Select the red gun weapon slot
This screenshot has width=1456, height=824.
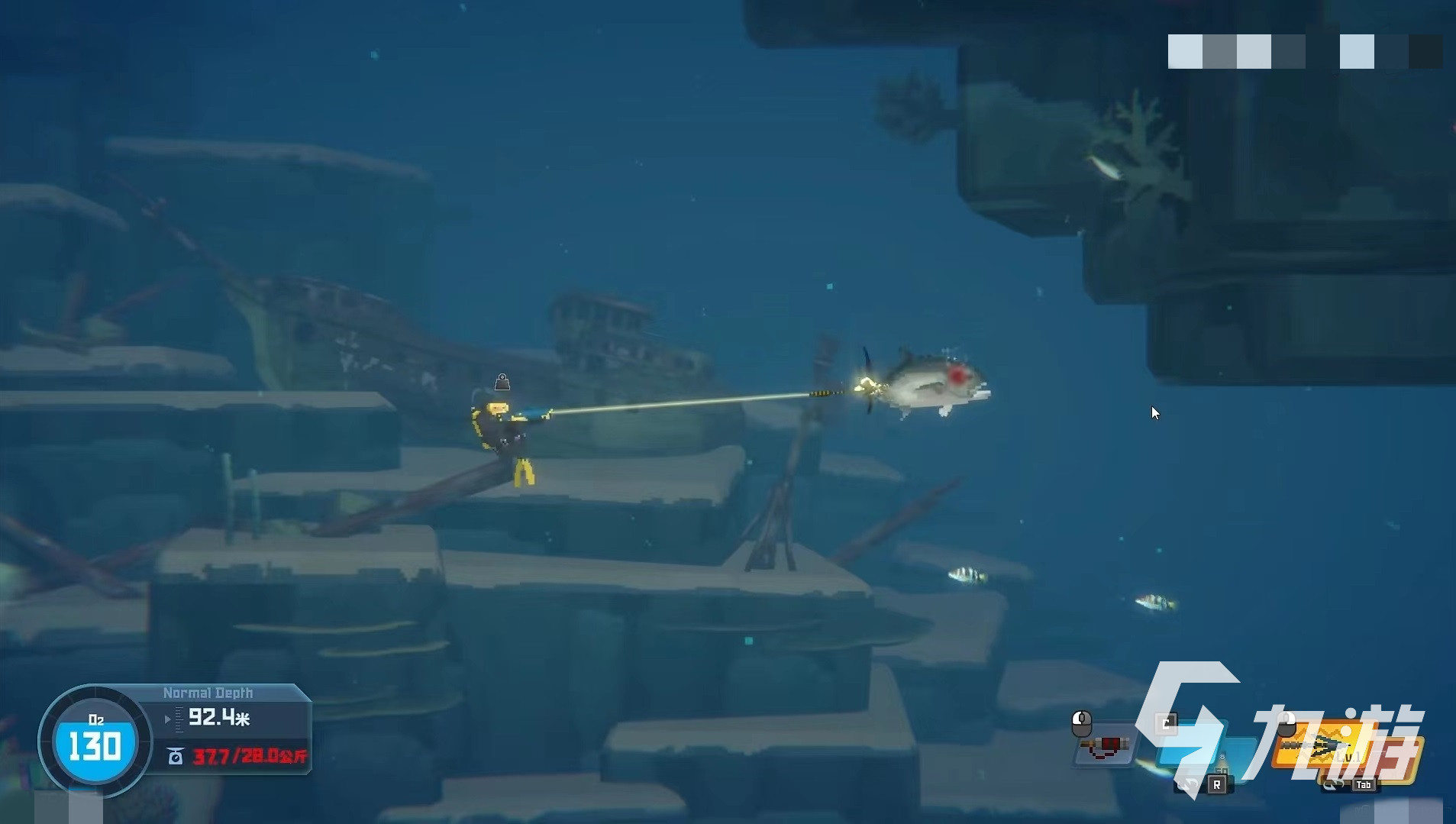coord(1106,746)
